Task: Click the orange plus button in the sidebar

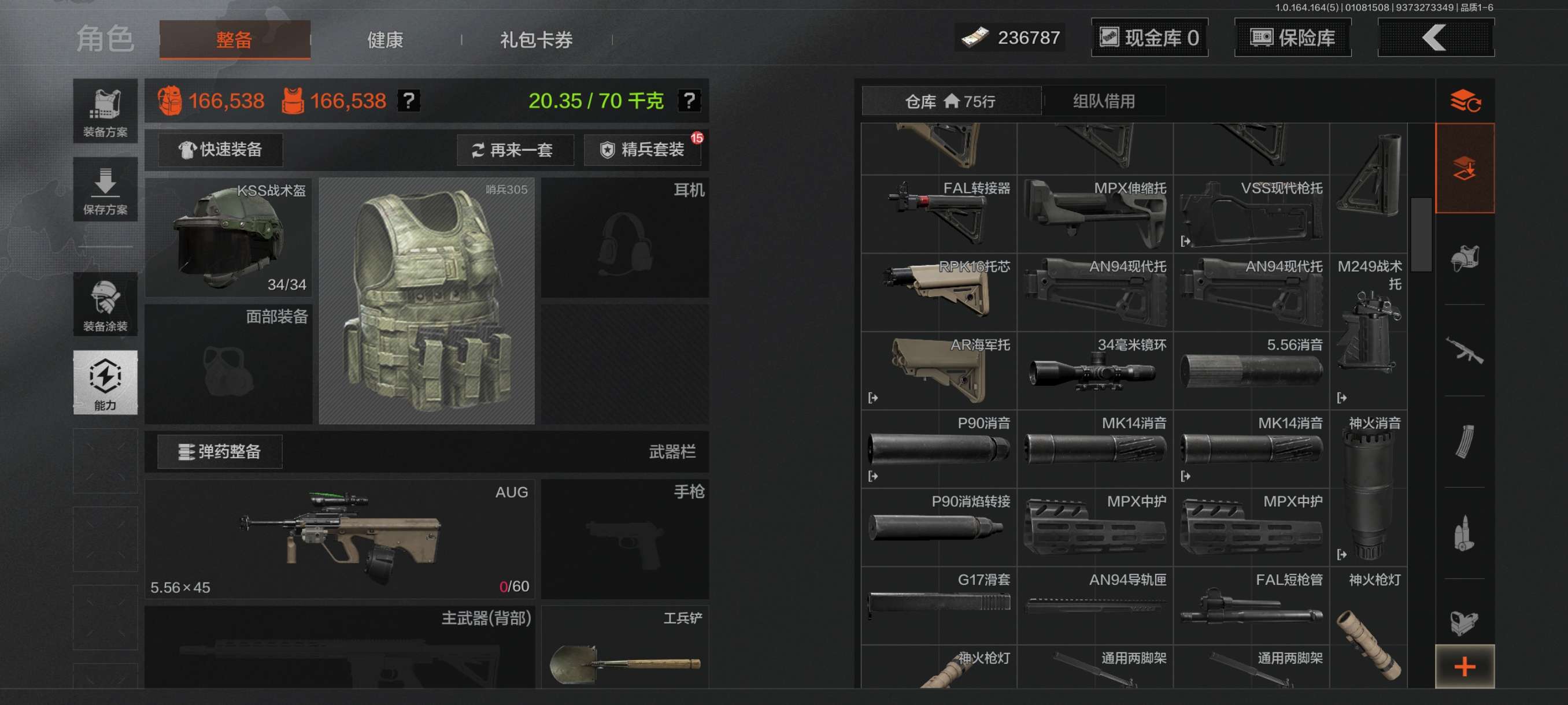Action: click(x=1464, y=667)
